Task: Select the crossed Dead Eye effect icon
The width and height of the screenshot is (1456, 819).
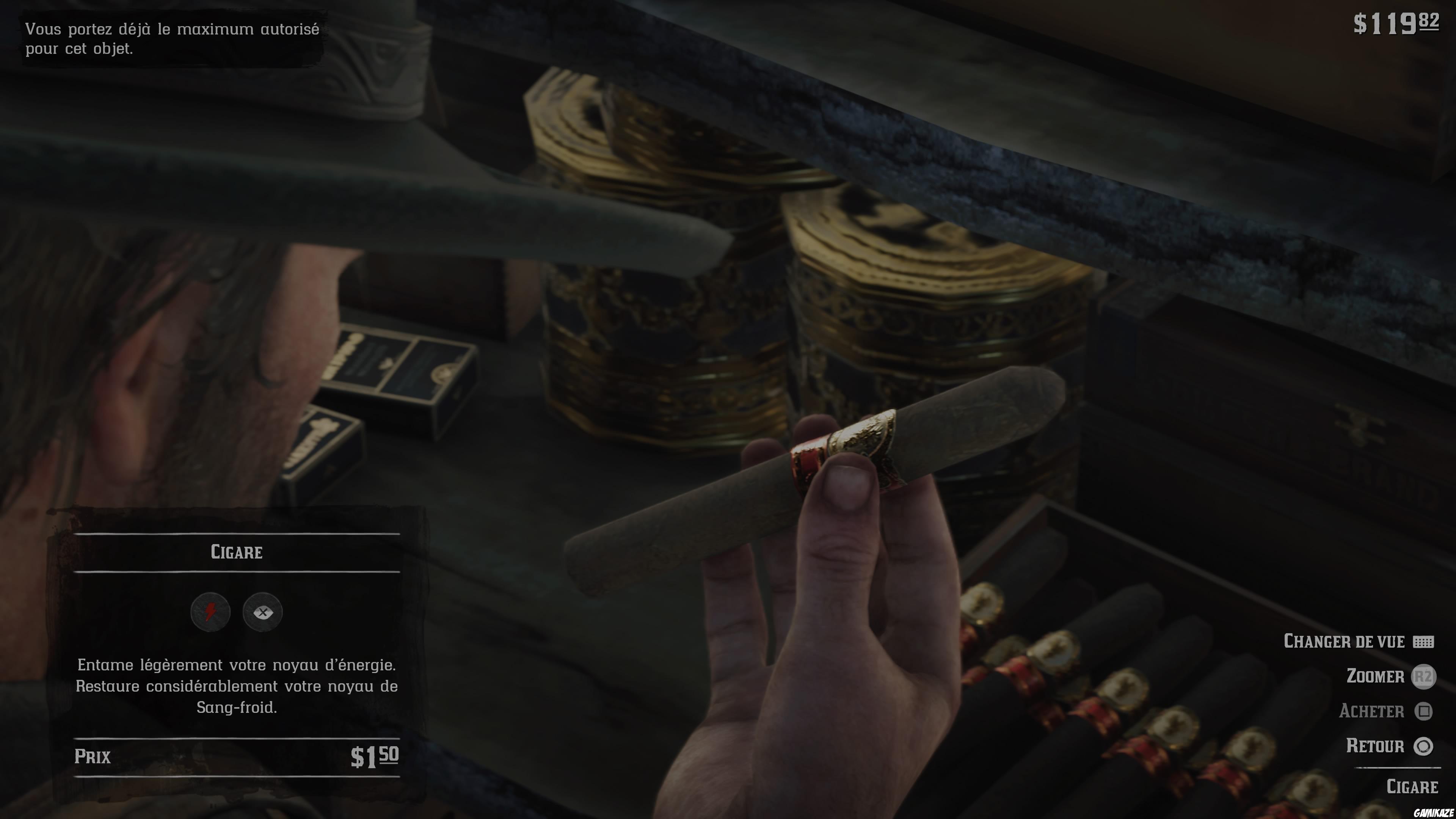Action: 264,612
